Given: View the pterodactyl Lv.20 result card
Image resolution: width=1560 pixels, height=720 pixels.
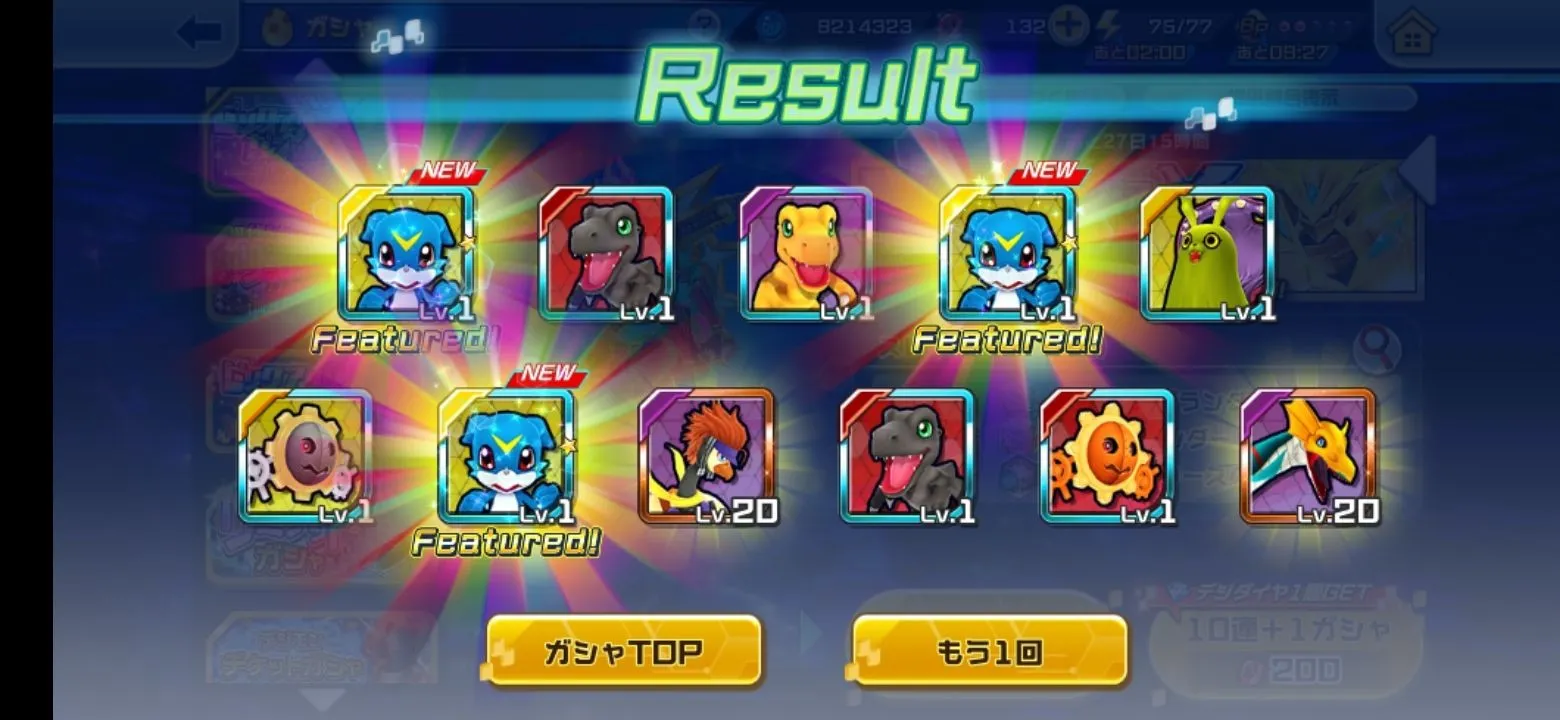Looking at the screenshot, I should pyautogui.click(x=1308, y=456).
